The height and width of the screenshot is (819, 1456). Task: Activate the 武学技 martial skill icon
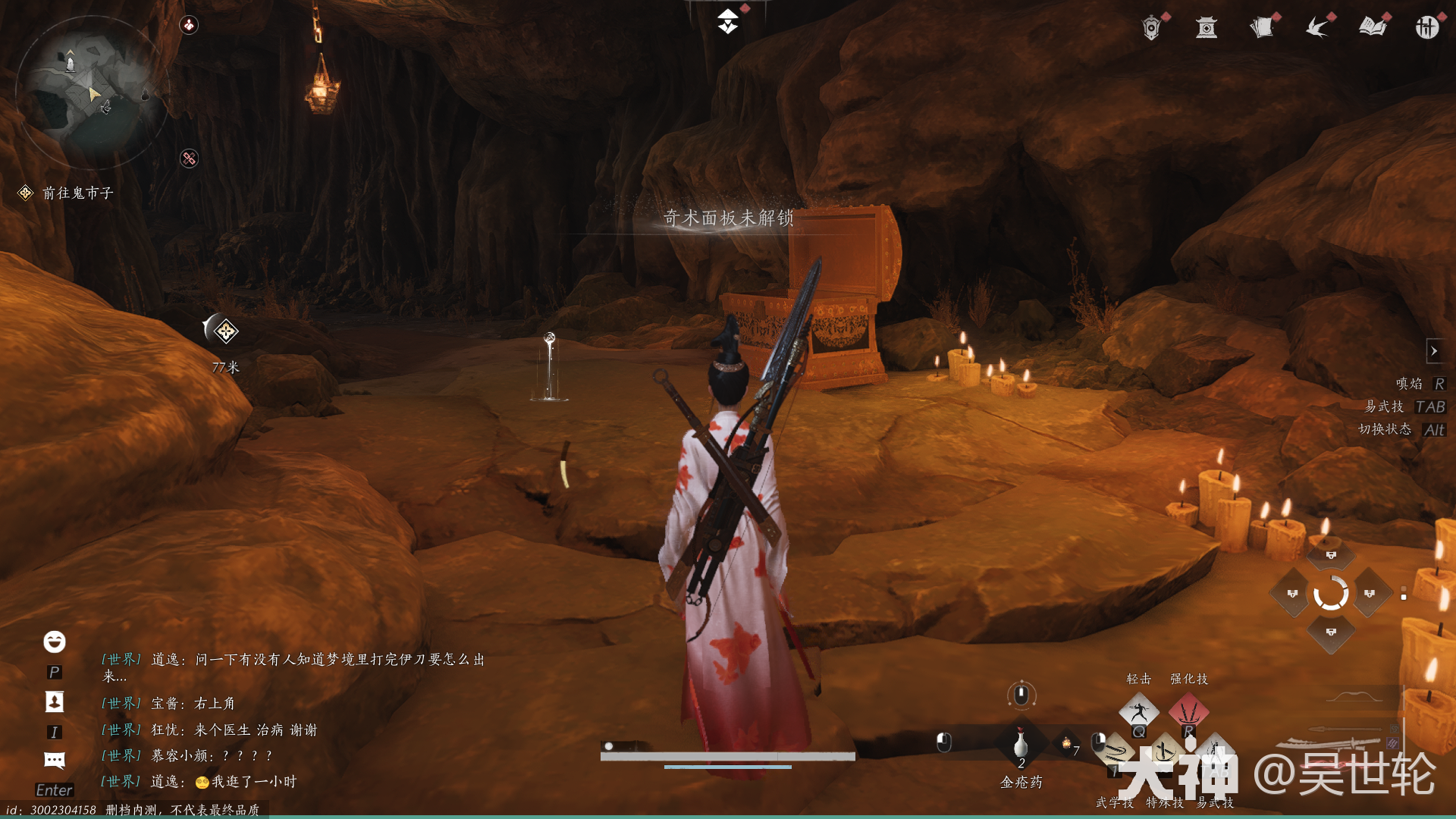coord(1115,753)
